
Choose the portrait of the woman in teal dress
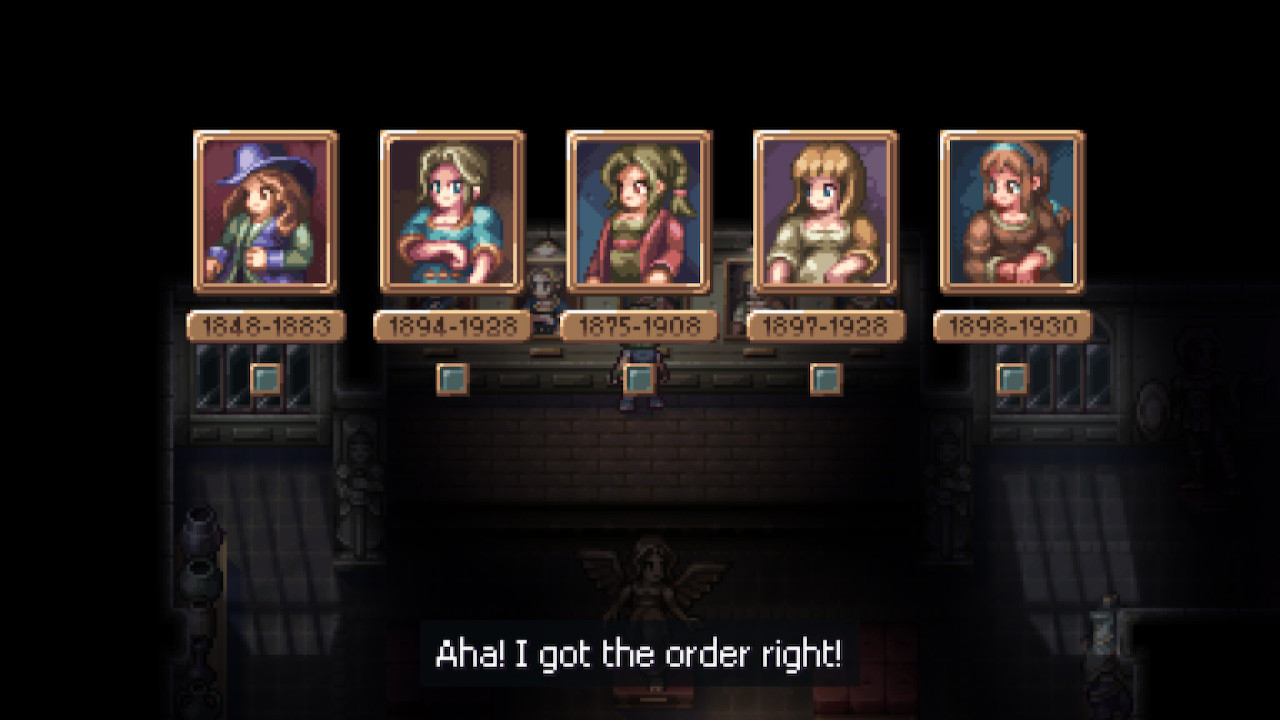coord(452,212)
